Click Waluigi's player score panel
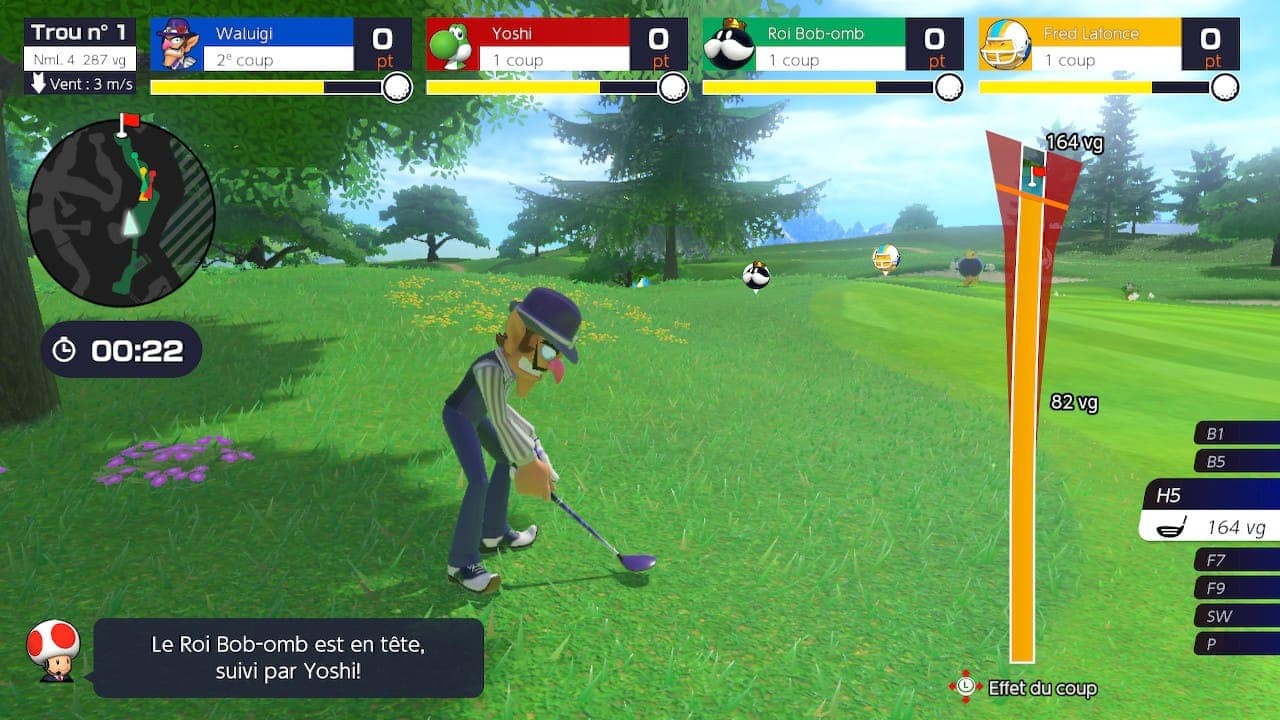1280x720 pixels. pos(280,45)
